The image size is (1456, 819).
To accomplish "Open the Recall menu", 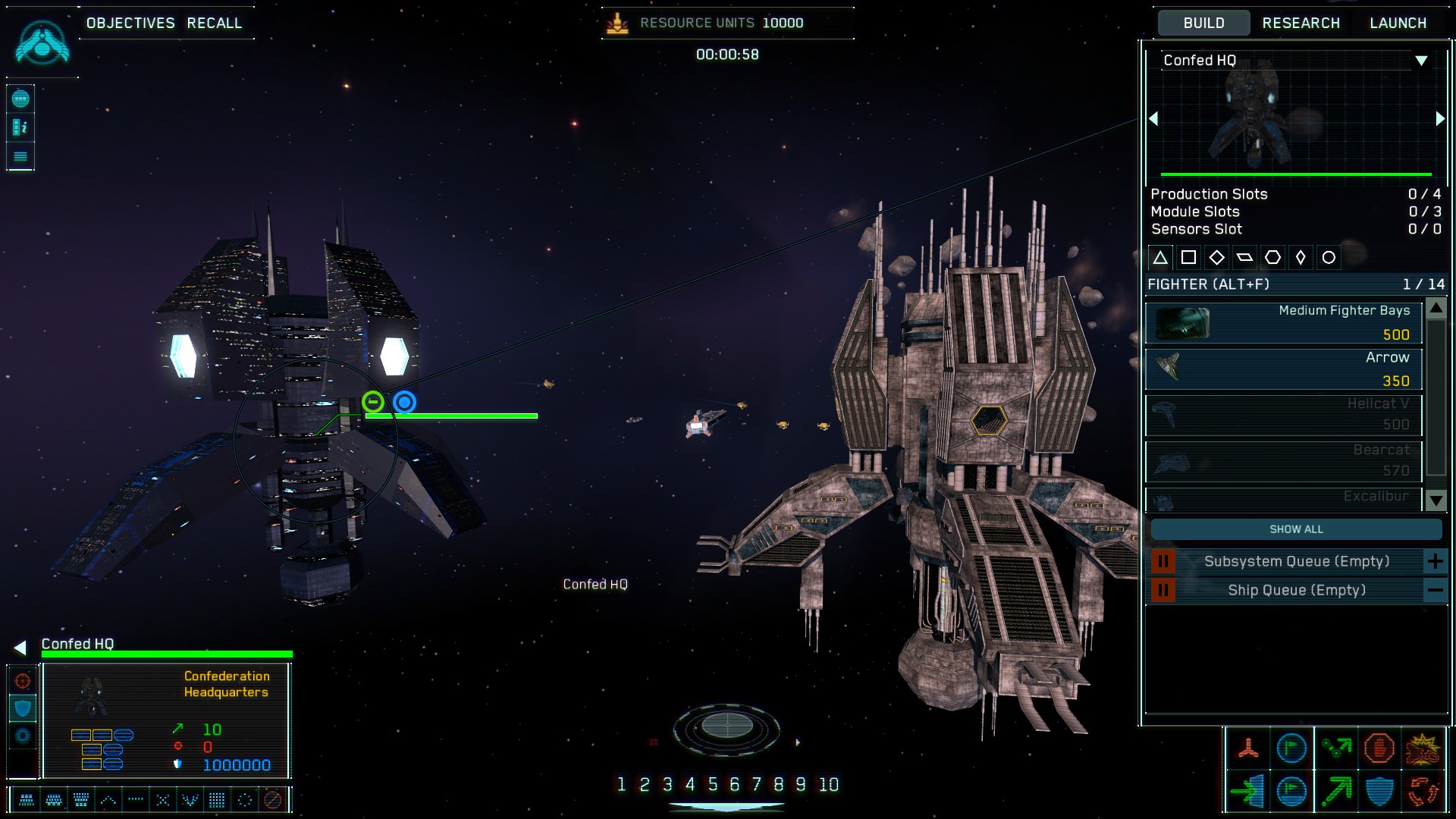I will [215, 23].
